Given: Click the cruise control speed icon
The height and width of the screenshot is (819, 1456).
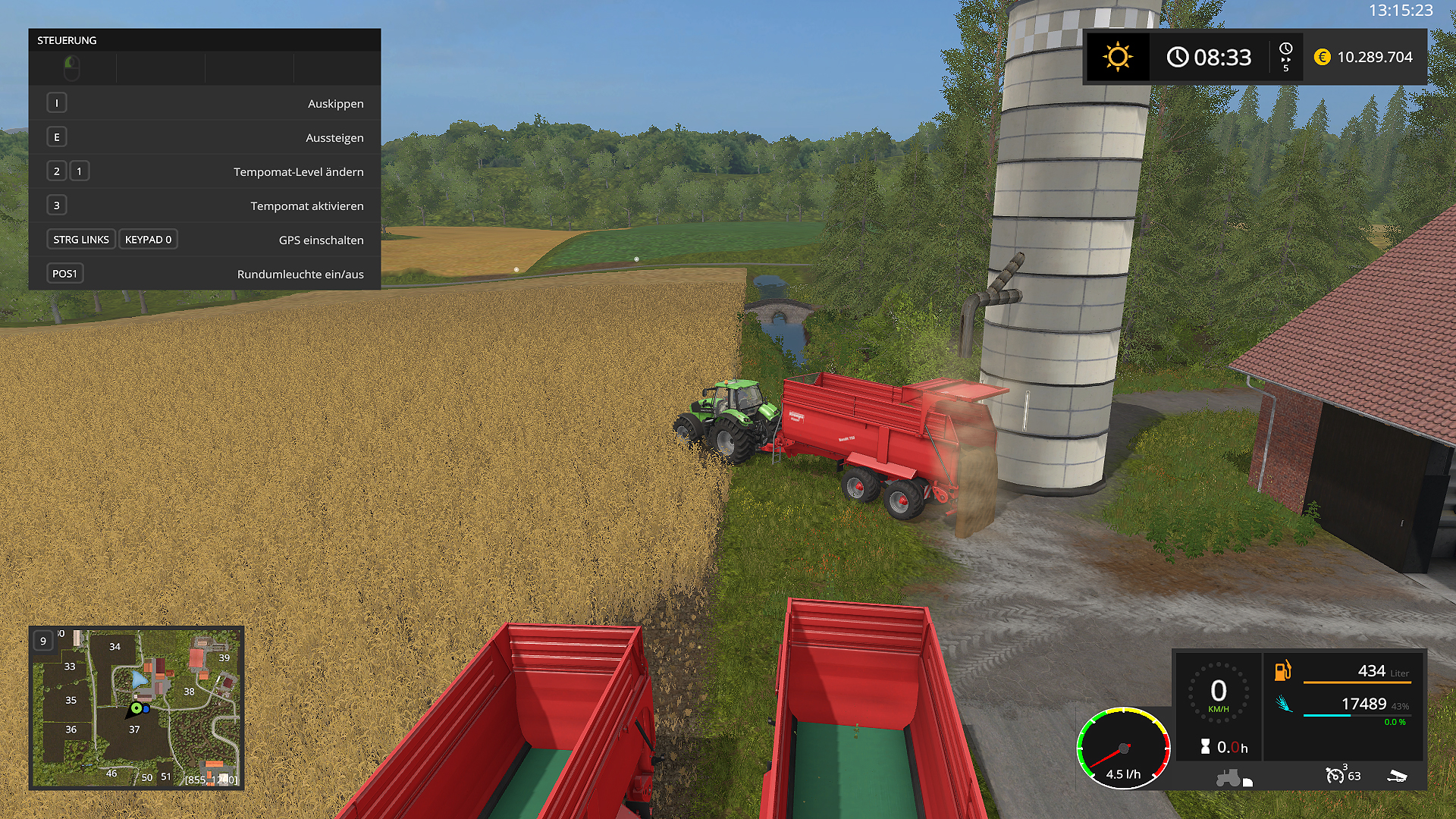Looking at the screenshot, I should pos(1335,775).
